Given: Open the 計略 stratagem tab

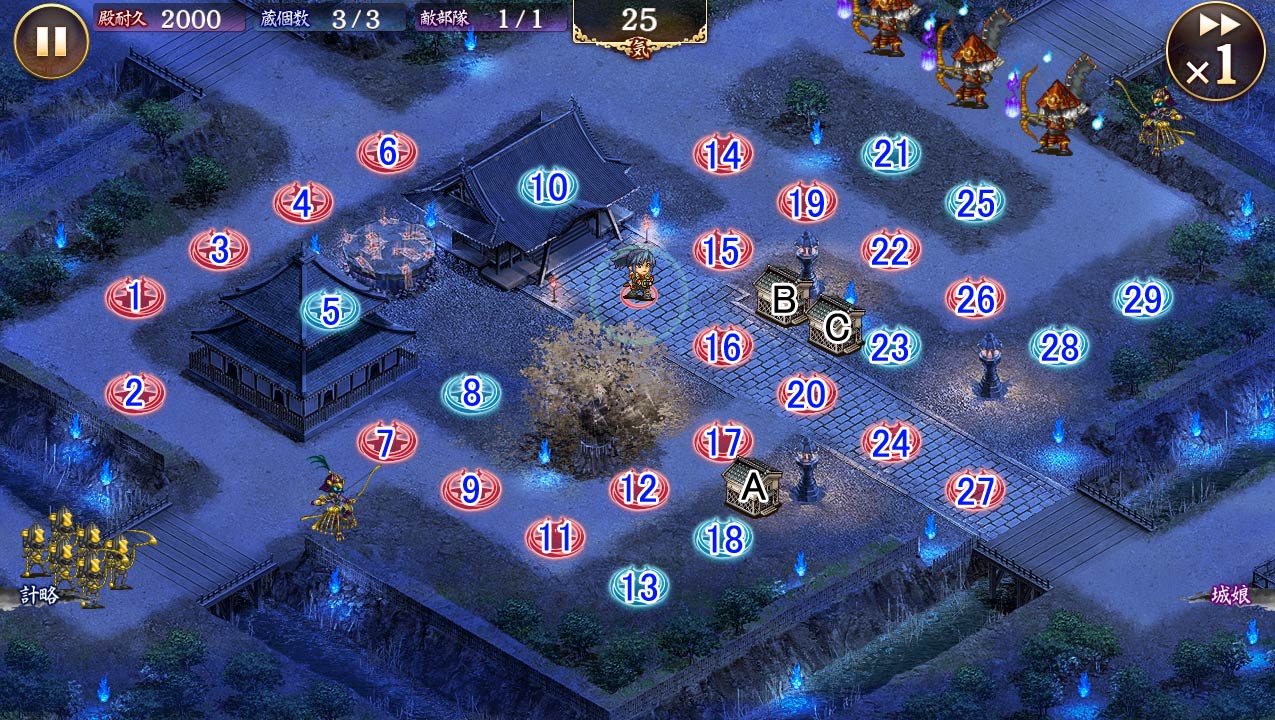Looking at the screenshot, I should coord(38,595).
